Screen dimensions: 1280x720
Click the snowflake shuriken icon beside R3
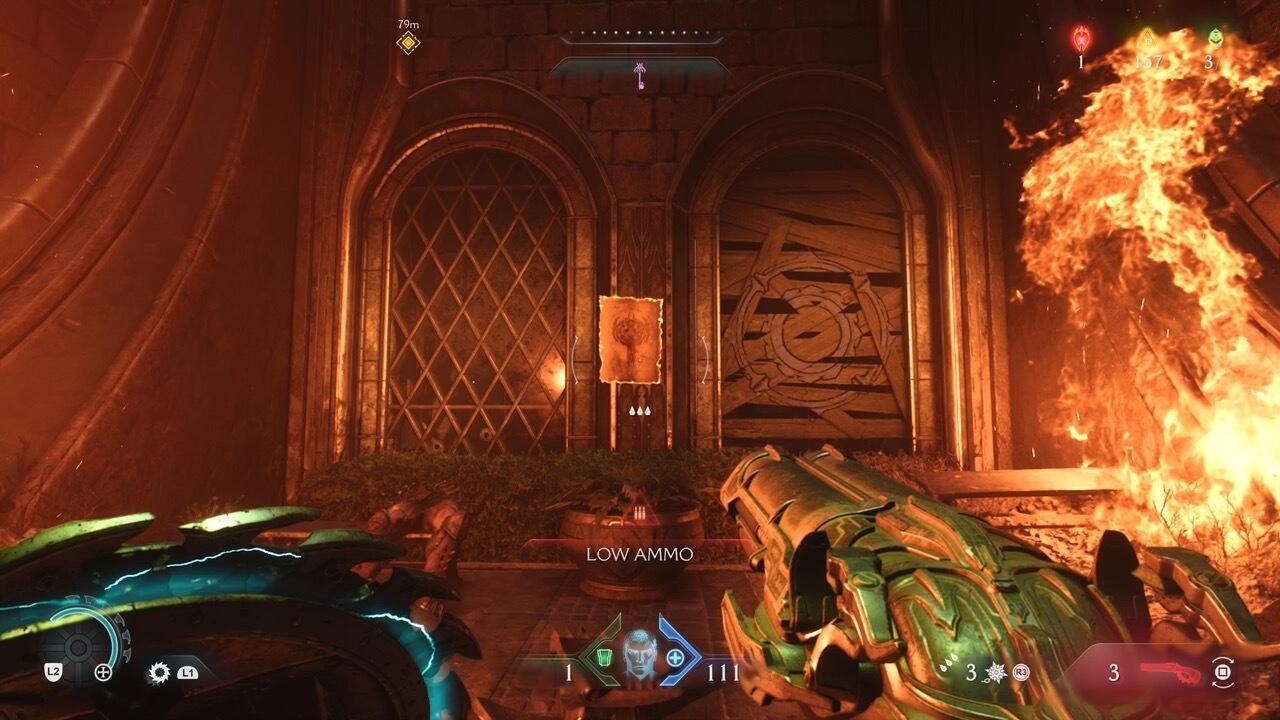coord(995,671)
